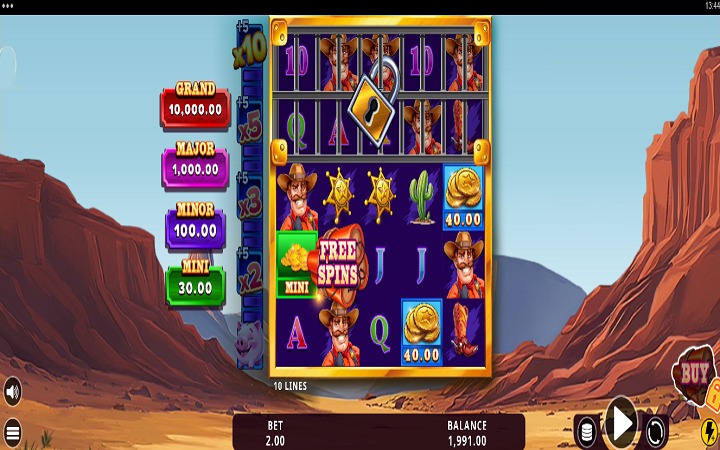Click the 10 LINES label
The width and height of the screenshot is (720, 450).
click(290, 385)
